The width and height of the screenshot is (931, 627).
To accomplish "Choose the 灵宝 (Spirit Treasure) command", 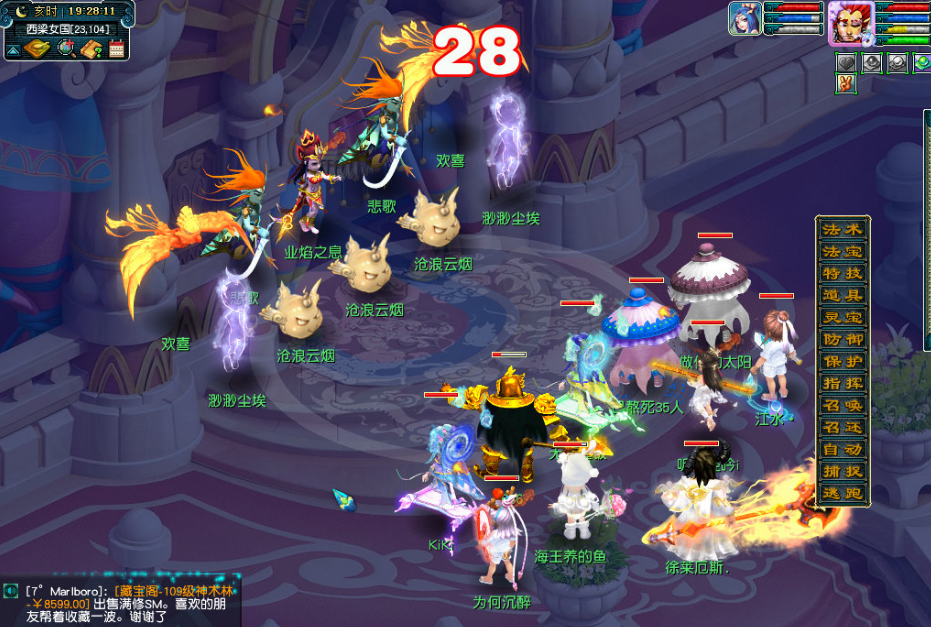I will (x=842, y=317).
